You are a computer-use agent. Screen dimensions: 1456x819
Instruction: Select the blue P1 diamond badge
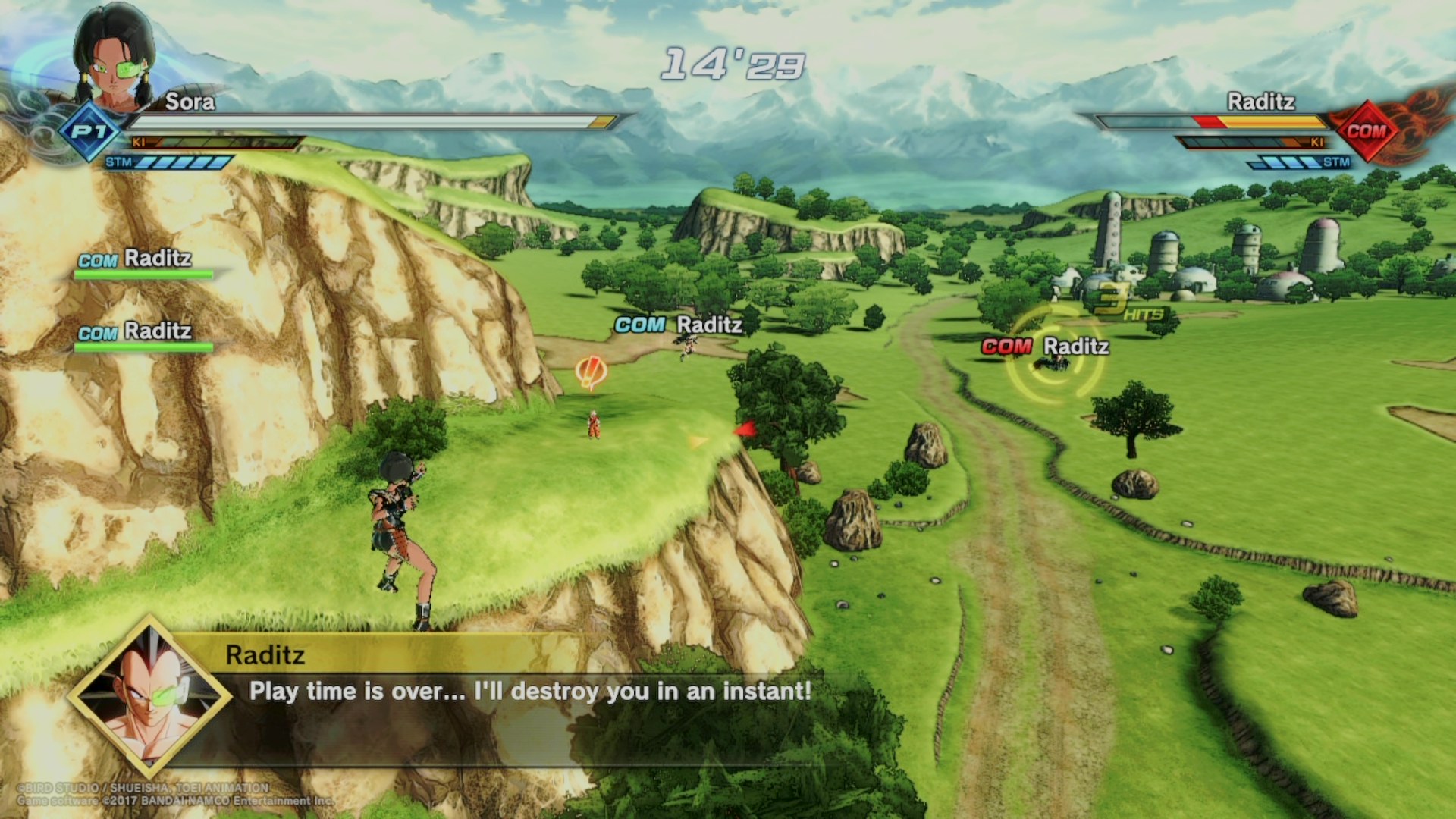(x=89, y=132)
